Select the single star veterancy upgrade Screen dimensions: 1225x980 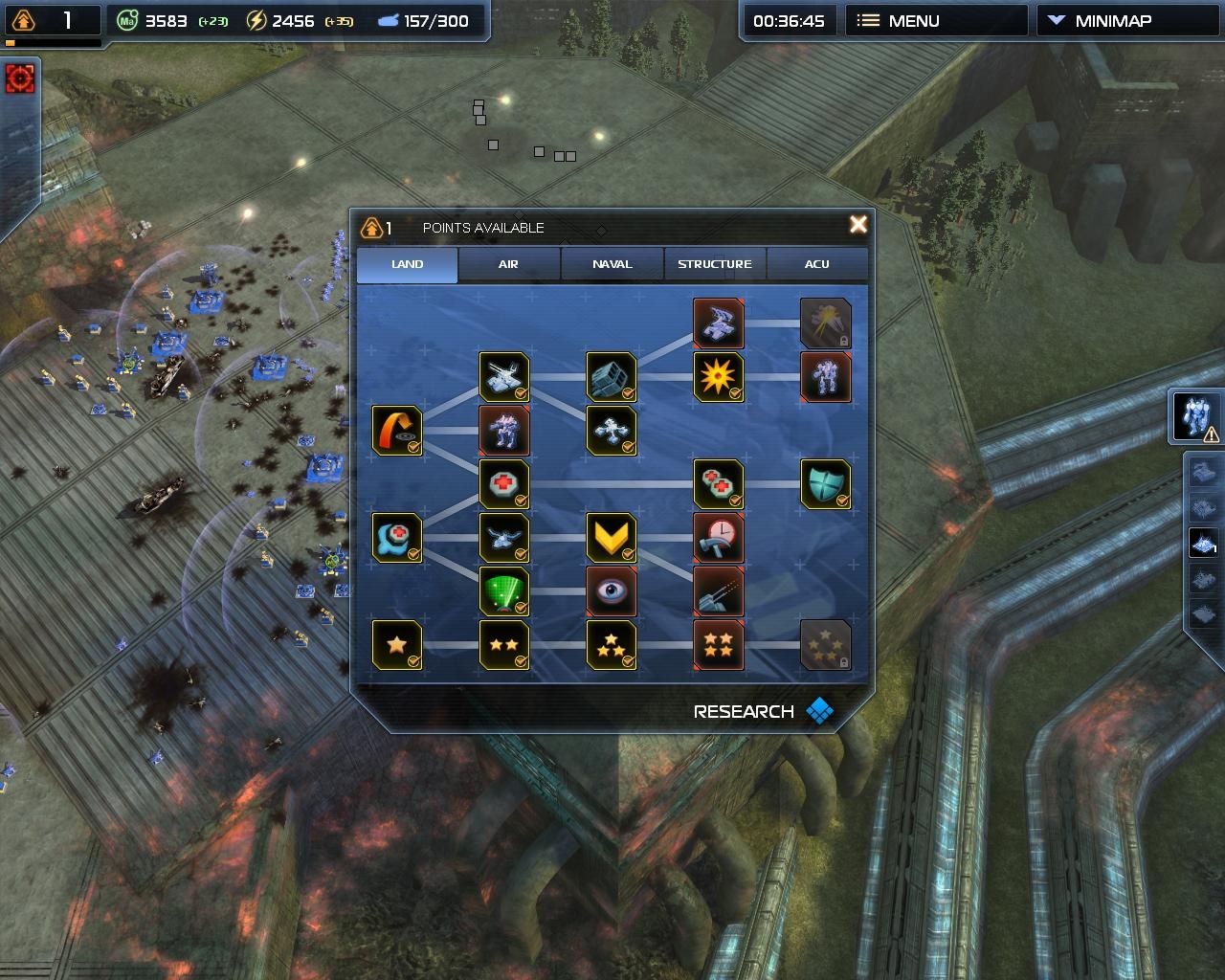pos(396,645)
